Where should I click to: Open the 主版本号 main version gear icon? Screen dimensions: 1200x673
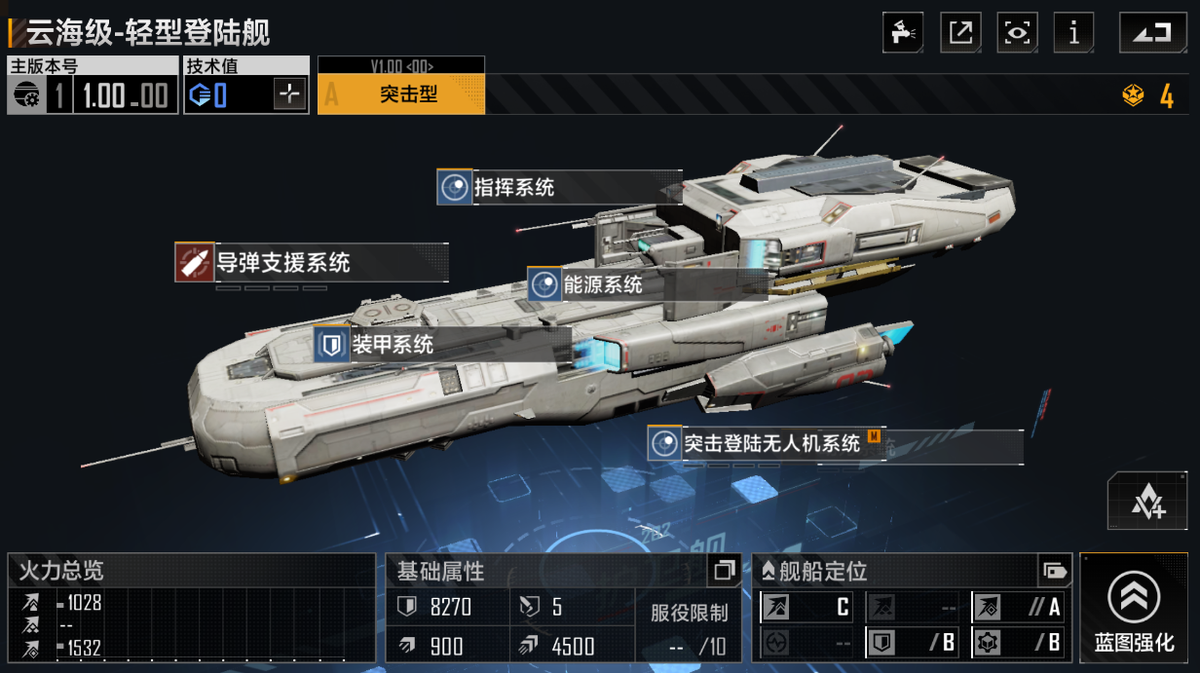pyautogui.click(x=27, y=97)
